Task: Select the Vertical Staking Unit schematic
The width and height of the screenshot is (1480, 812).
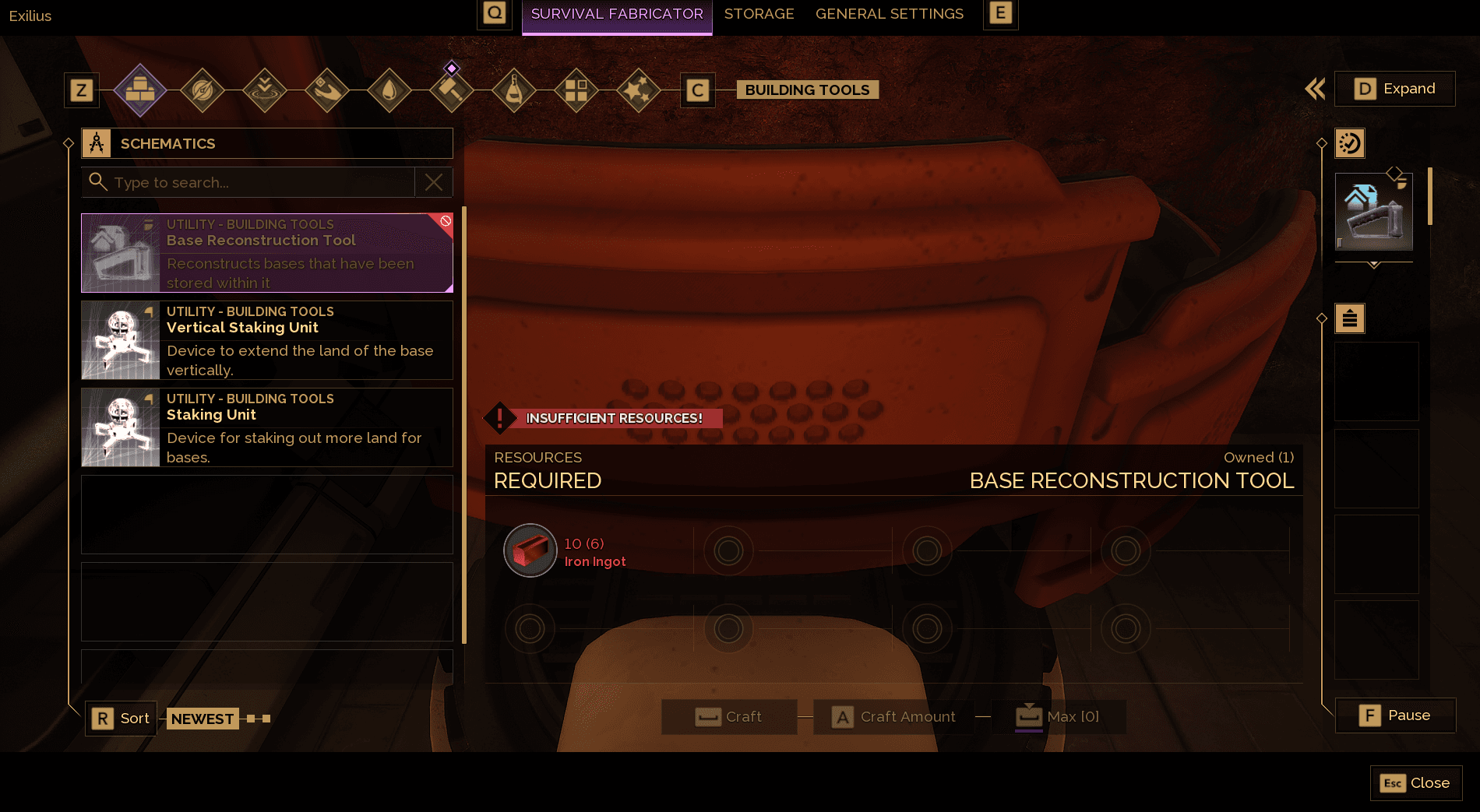Action: tap(266, 340)
